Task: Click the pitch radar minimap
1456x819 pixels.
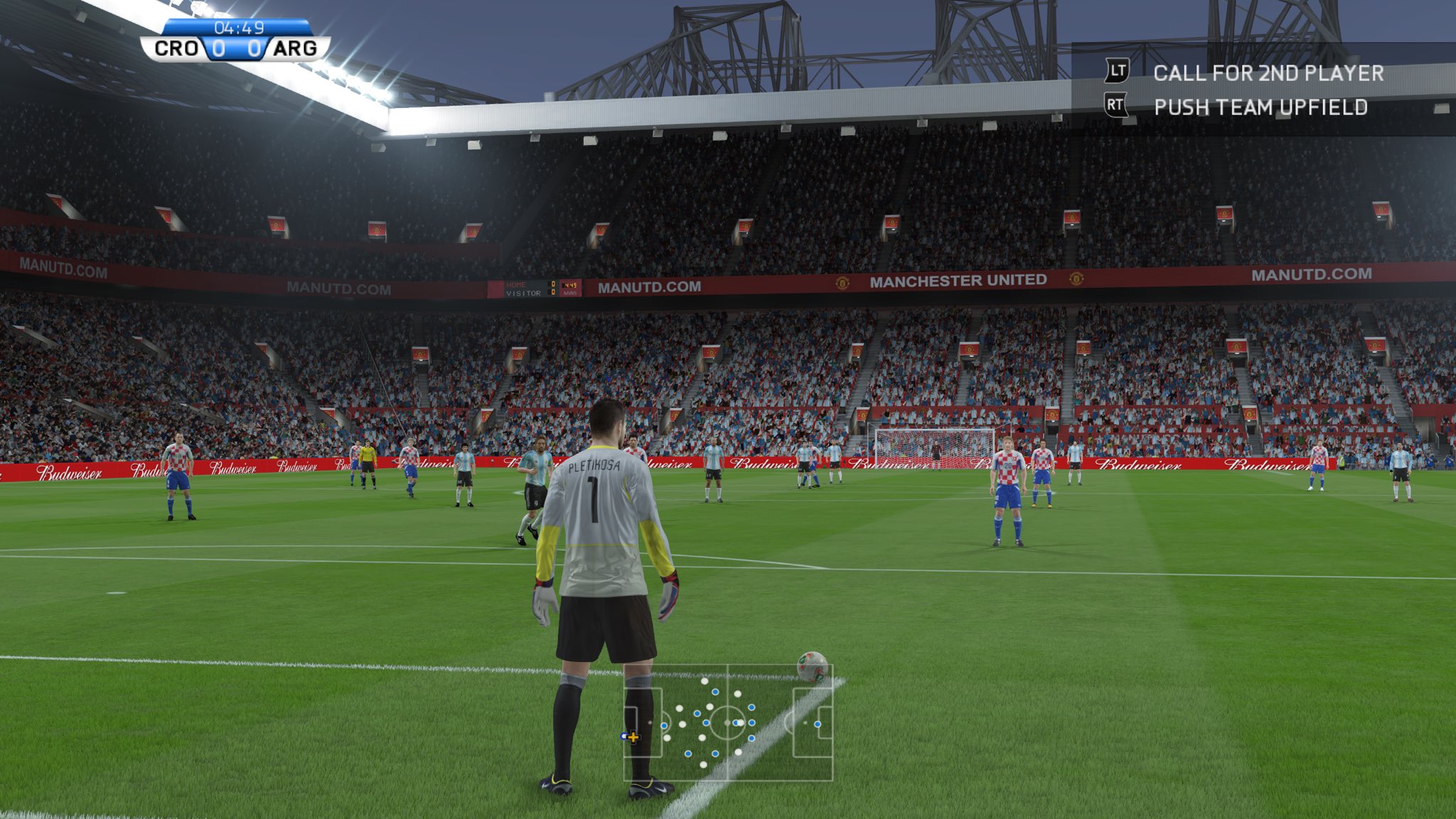Action: click(728, 722)
